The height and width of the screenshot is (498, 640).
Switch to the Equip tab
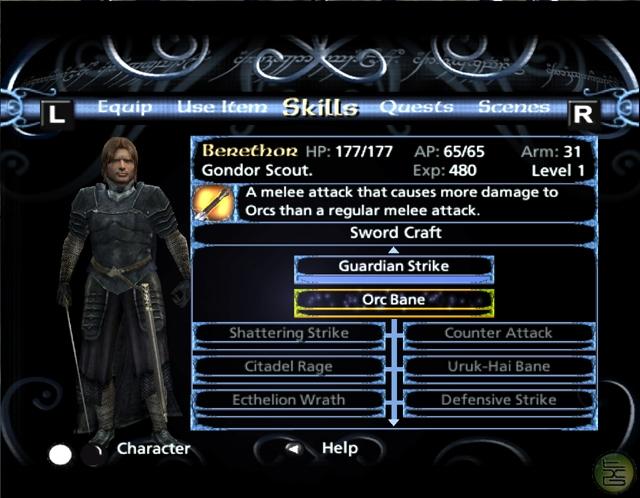point(125,107)
